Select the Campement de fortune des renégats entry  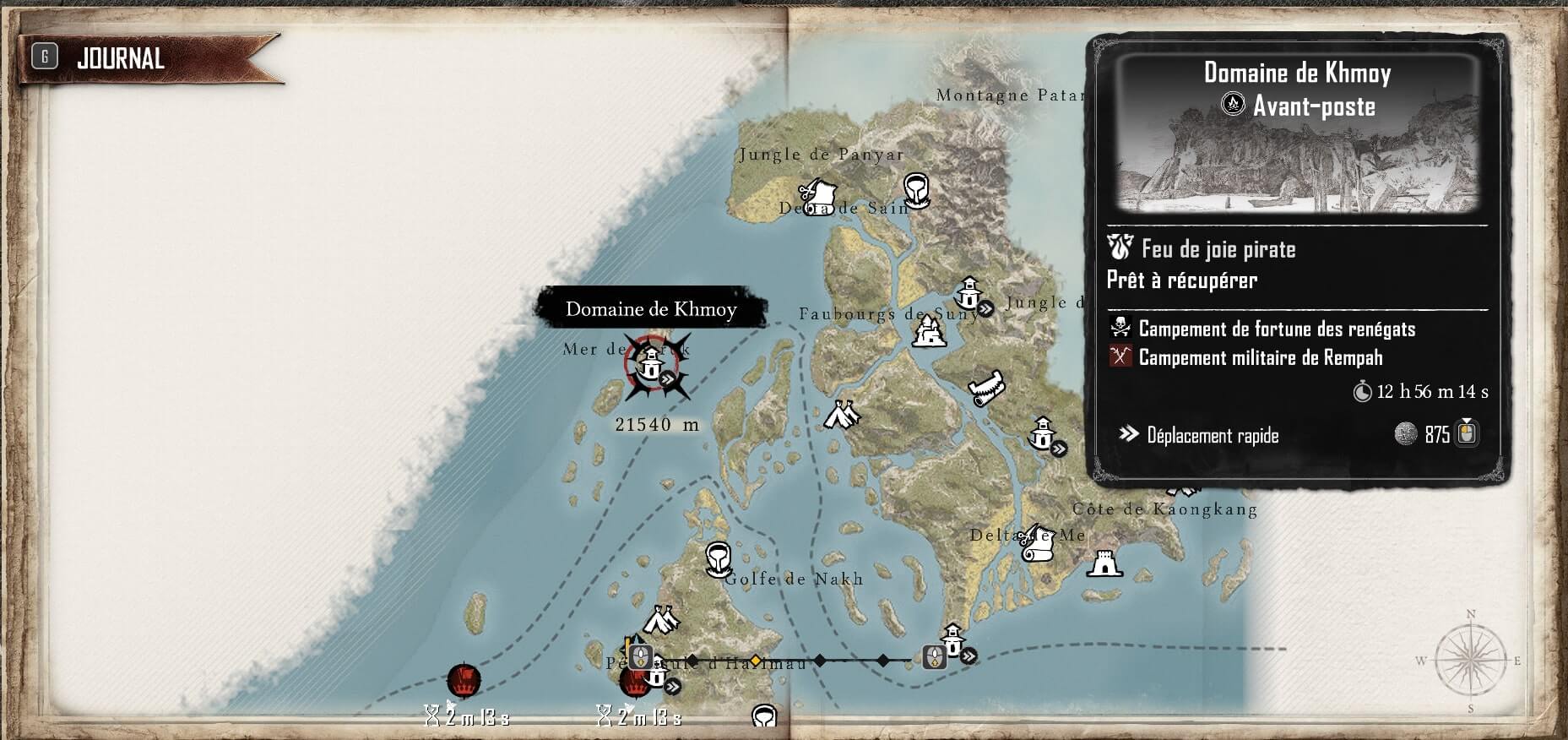click(1276, 329)
